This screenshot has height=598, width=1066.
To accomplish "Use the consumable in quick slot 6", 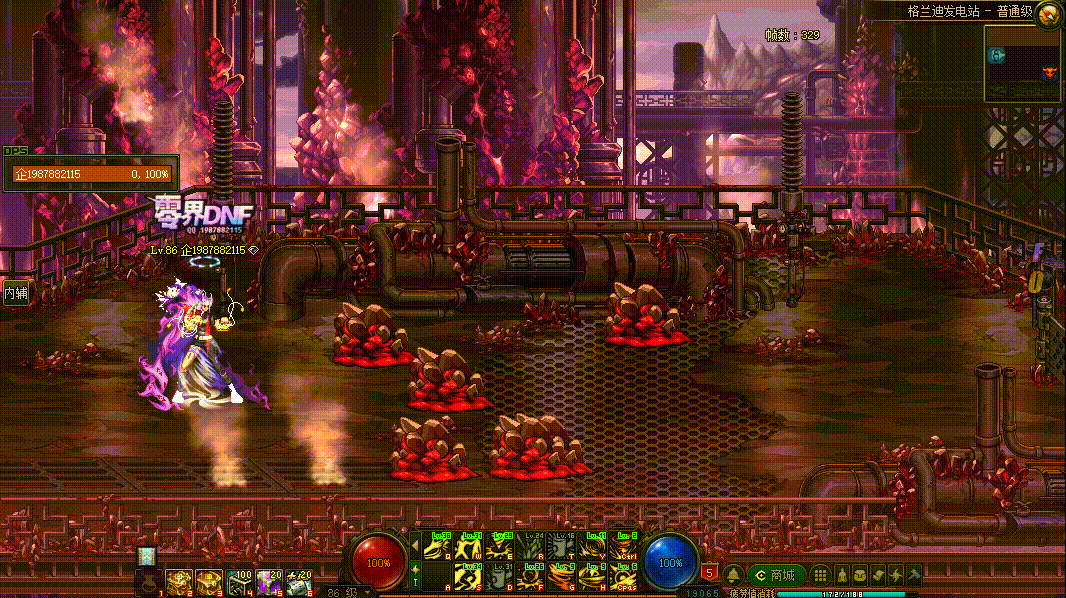I will point(298,582).
